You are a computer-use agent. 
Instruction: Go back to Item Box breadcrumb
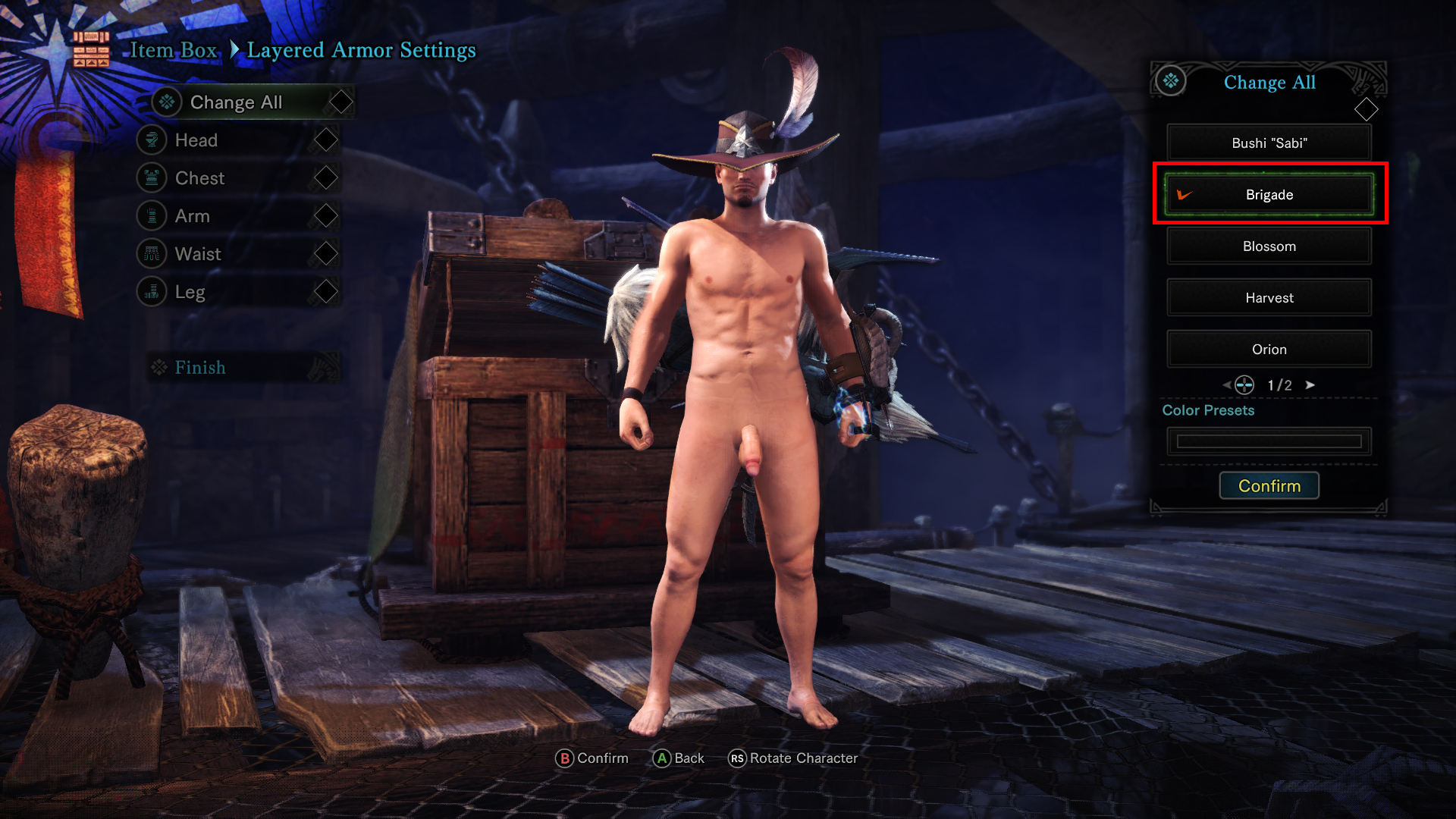coord(173,50)
